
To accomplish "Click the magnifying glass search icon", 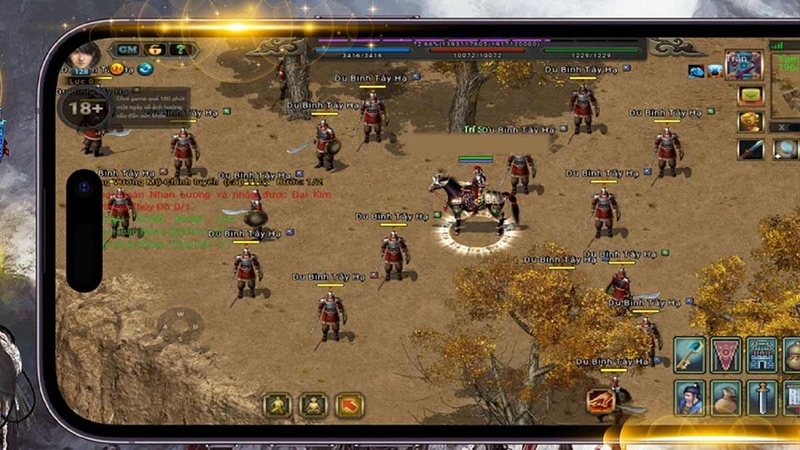I will click(785, 149).
